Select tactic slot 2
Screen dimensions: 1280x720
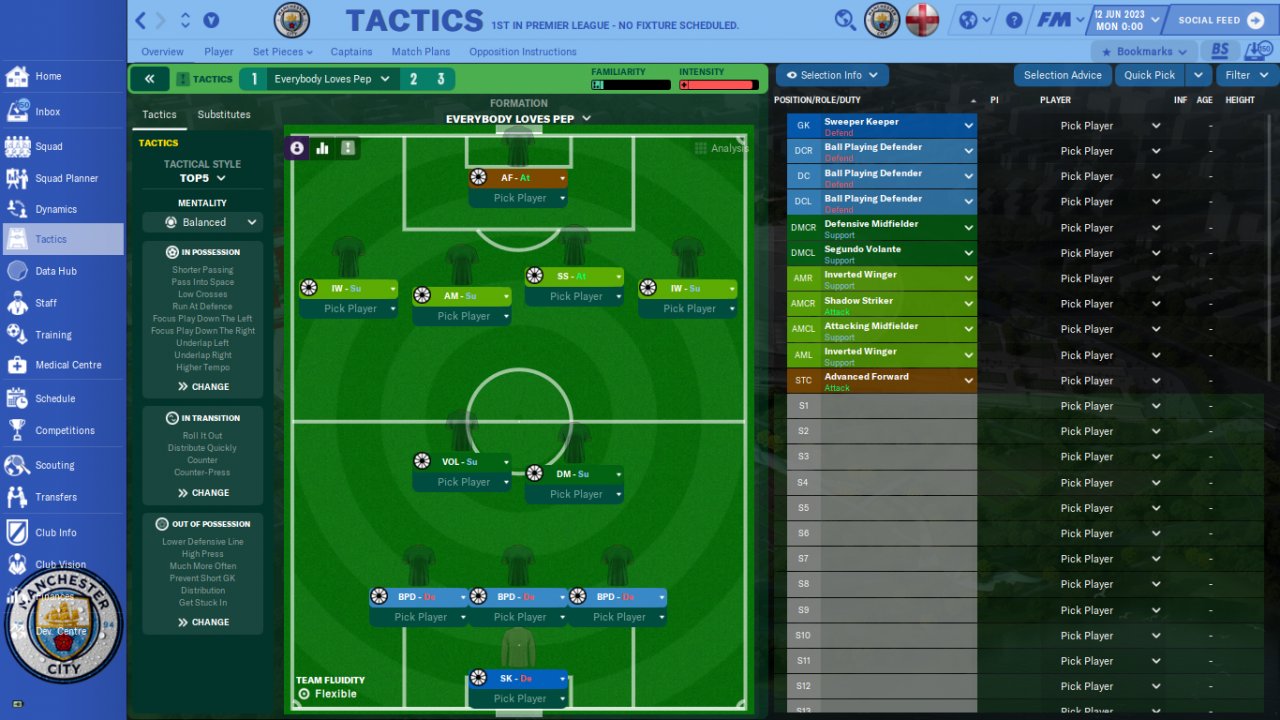click(x=413, y=79)
